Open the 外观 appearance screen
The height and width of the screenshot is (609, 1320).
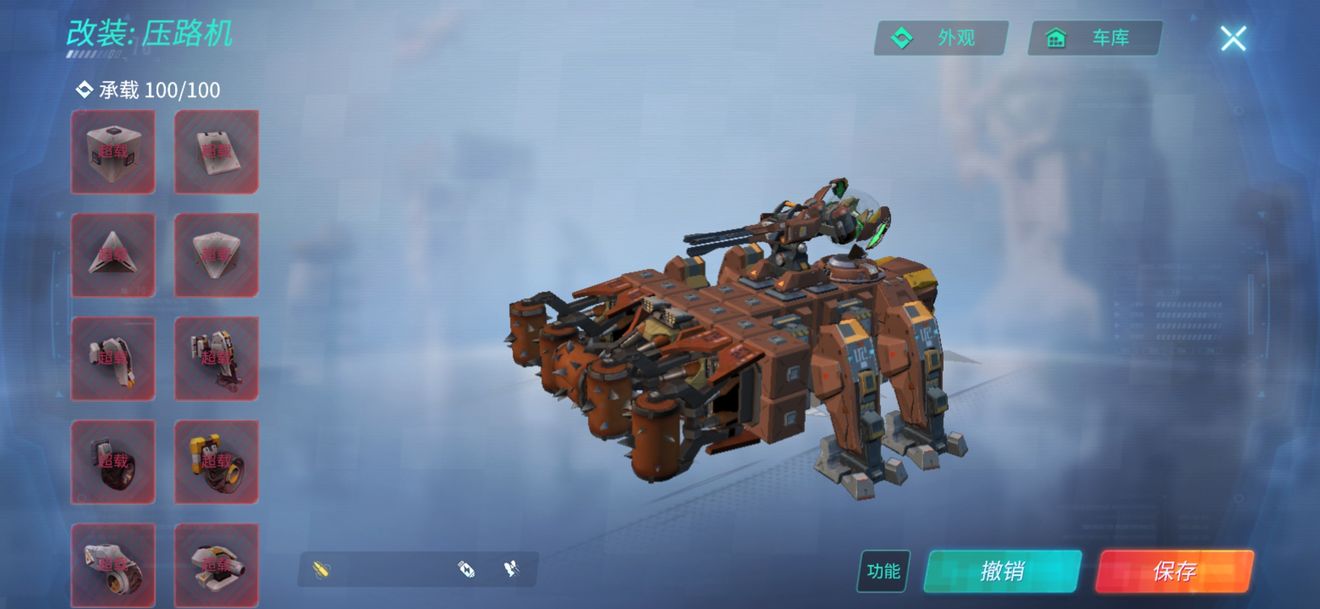941,38
